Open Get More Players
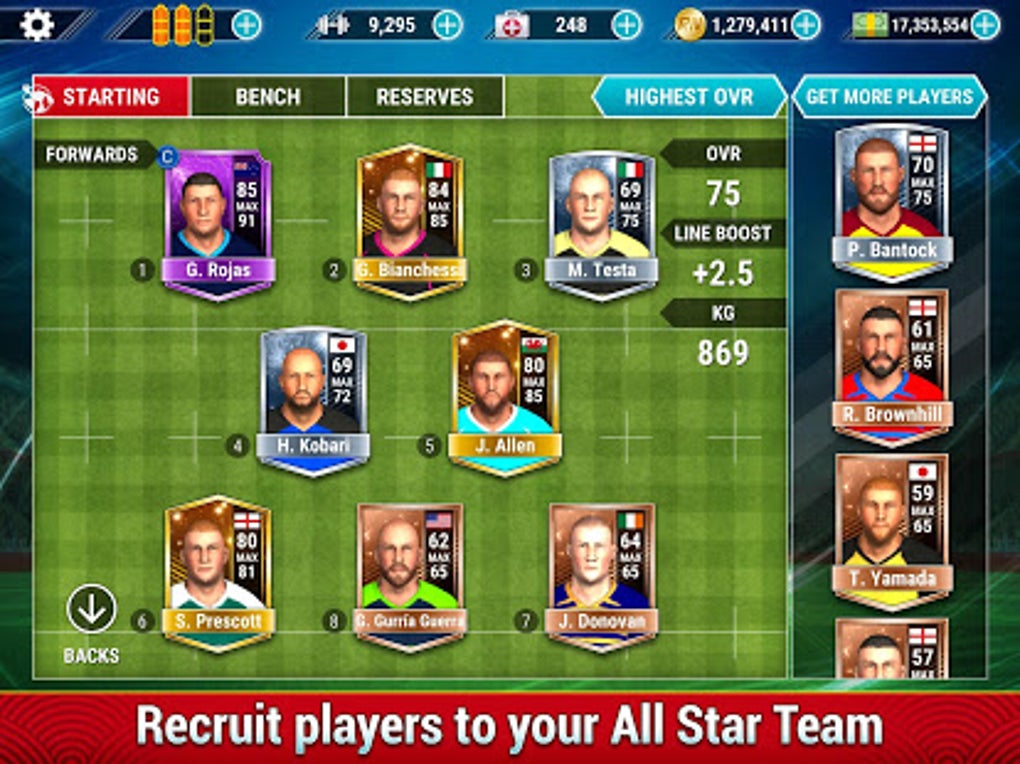This screenshot has width=1020, height=764. (x=889, y=97)
